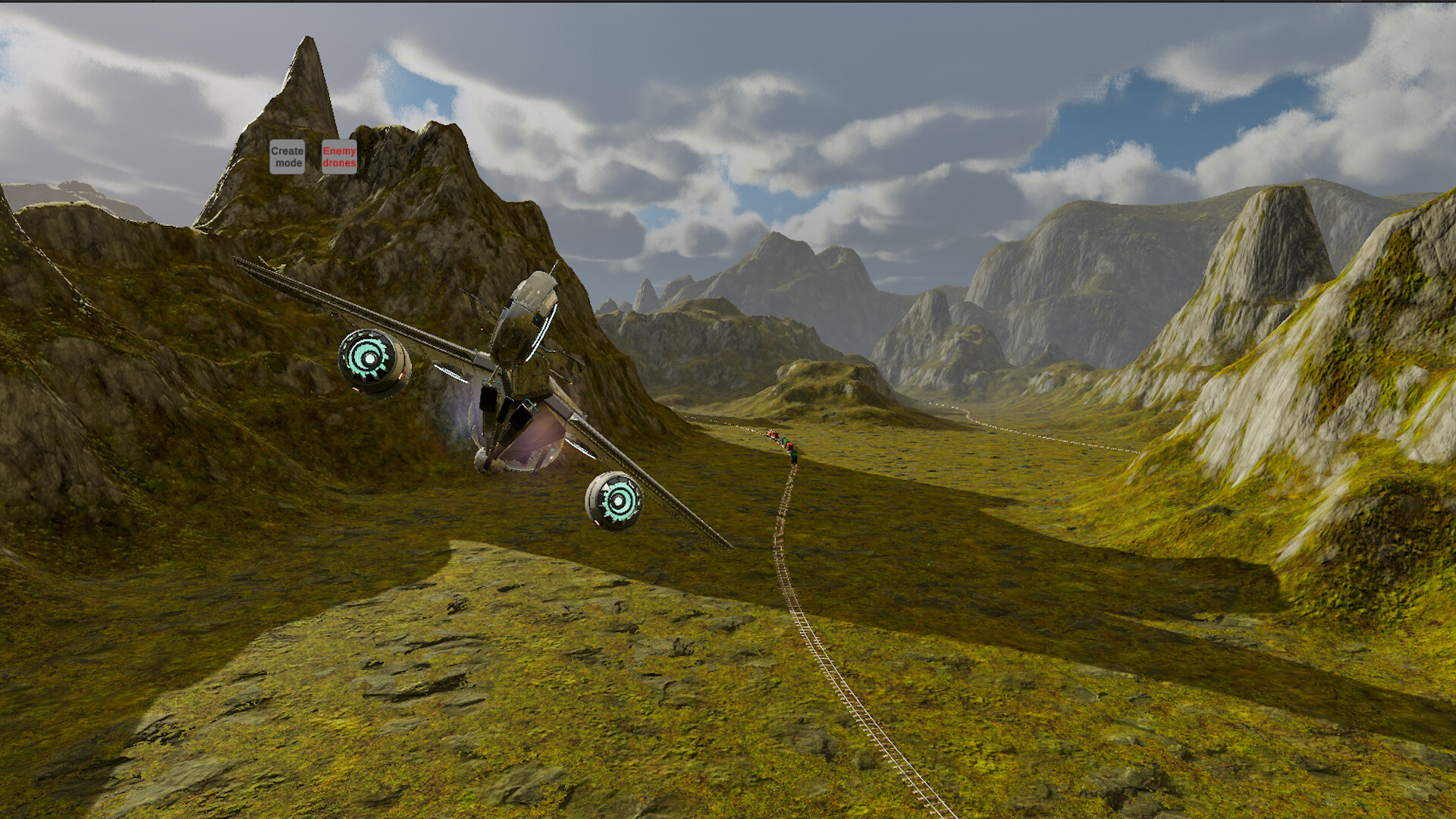Select the orange locomotive on the tracks
This screenshot has width=1456, height=819.
[x=772, y=434]
